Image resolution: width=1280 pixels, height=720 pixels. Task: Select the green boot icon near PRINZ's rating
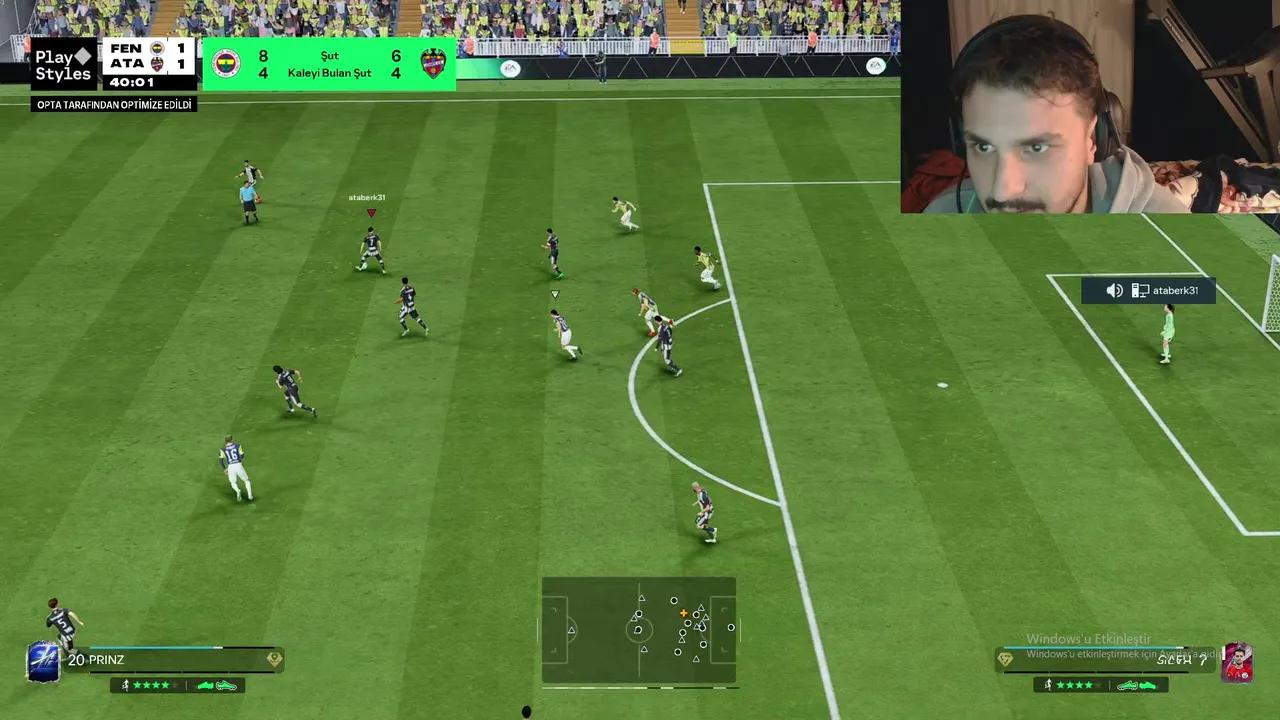click(x=205, y=686)
